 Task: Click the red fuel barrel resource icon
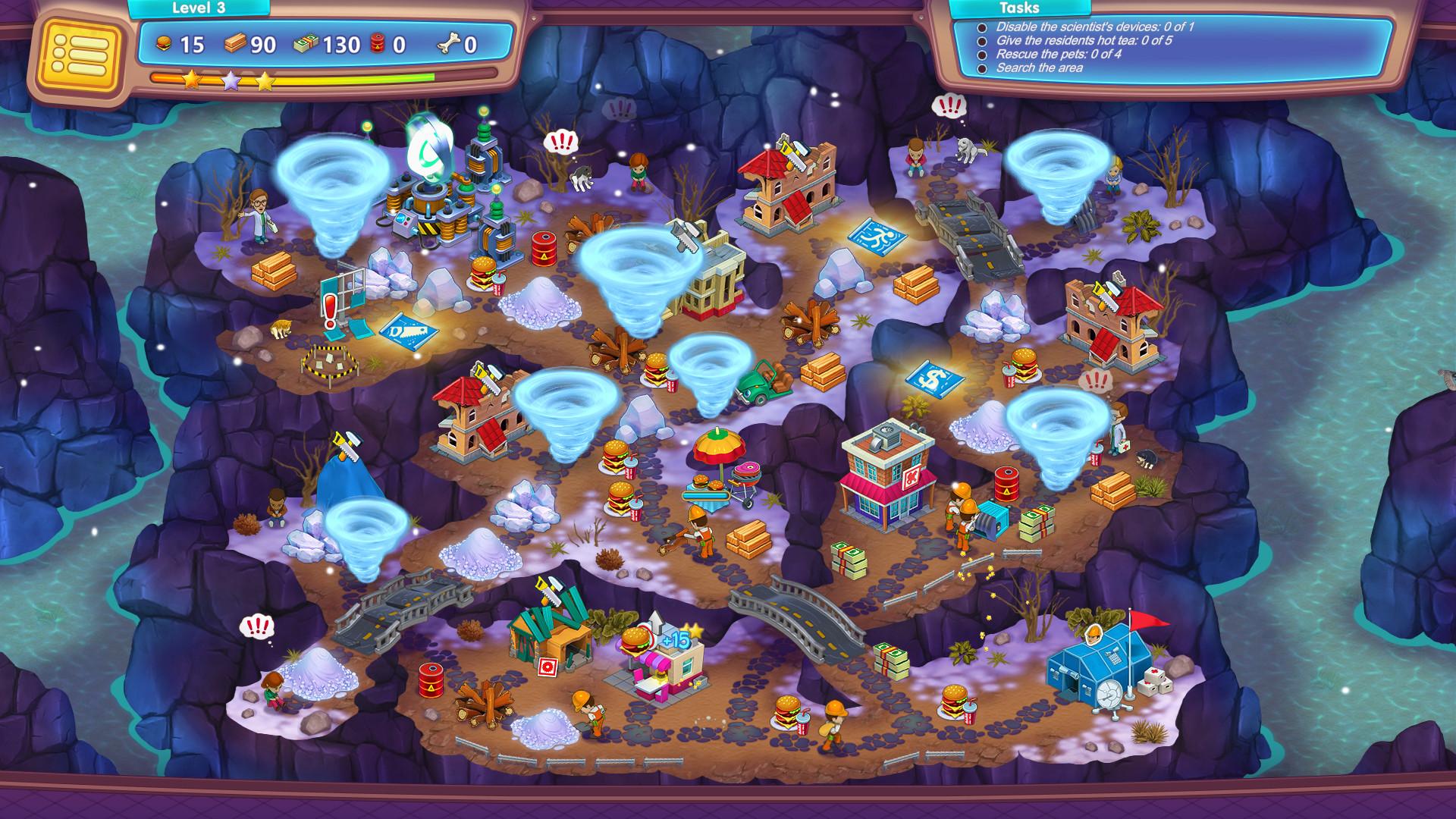click(377, 45)
